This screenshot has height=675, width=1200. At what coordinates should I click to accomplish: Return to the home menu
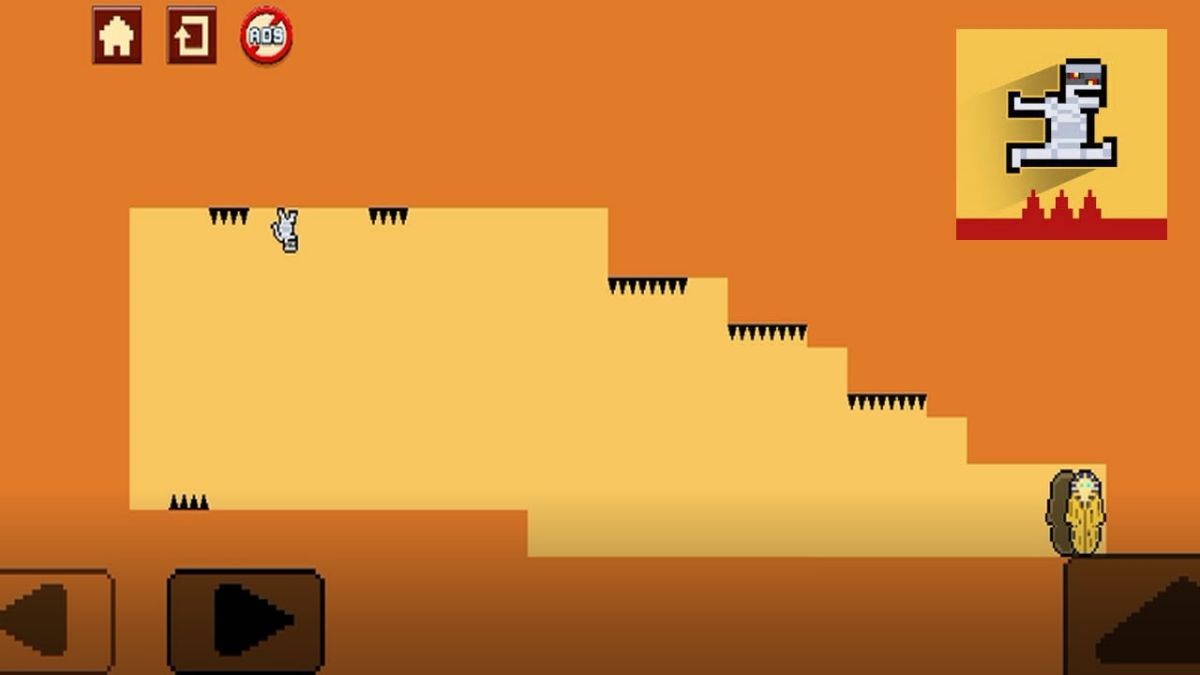117,36
